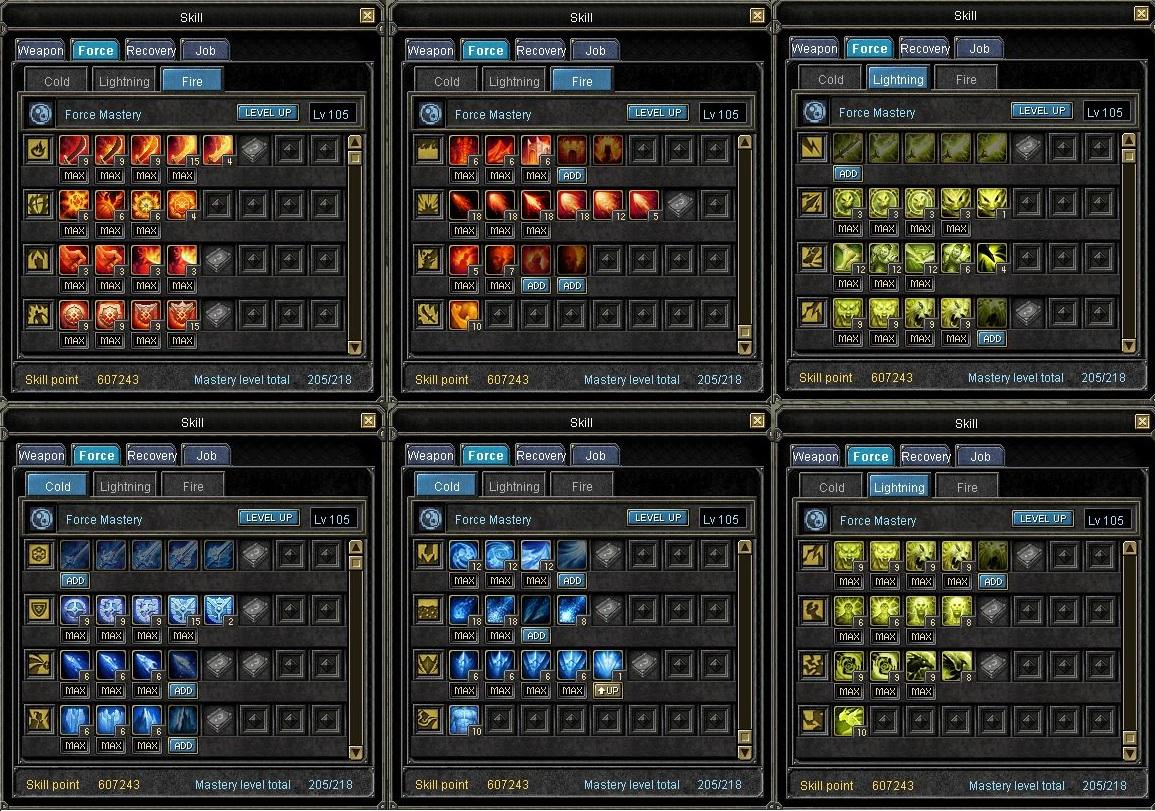This screenshot has width=1155, height=811.
Task: Select the fire shield emblem skill at level 15
Action: (x=182, y=315)
